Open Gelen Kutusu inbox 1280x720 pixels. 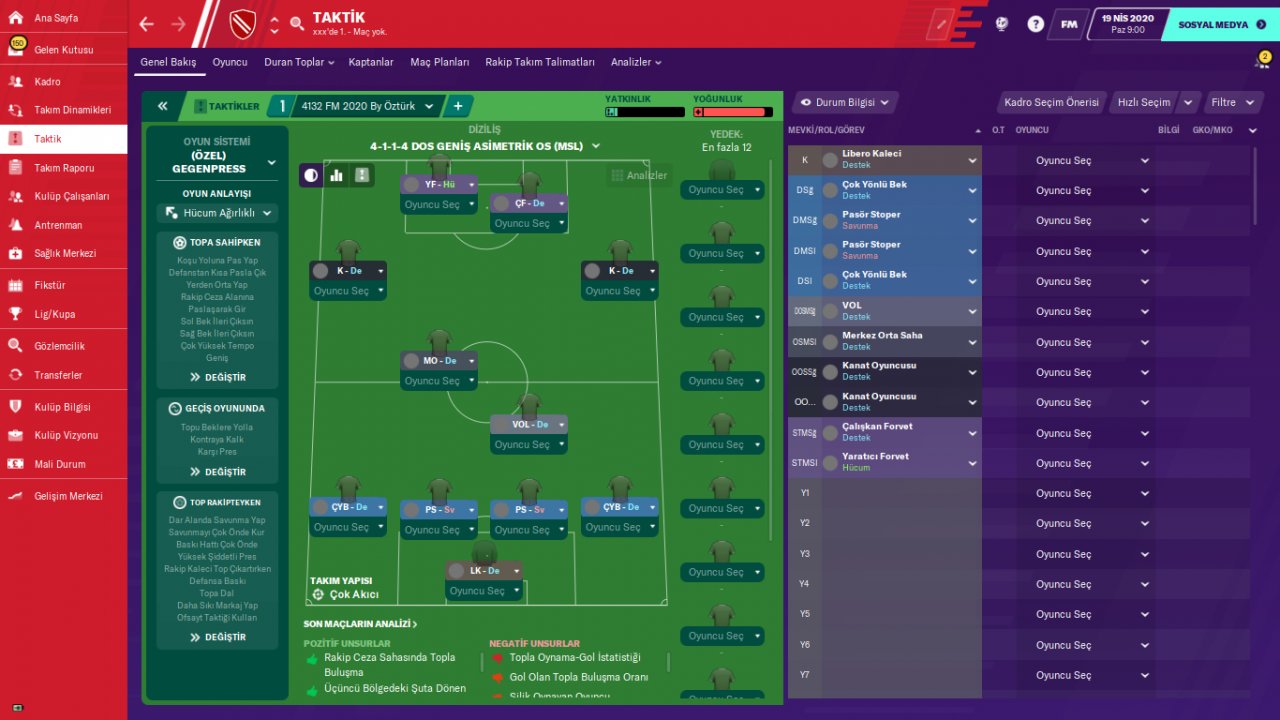pyautogui.click(x=63, y=50)
